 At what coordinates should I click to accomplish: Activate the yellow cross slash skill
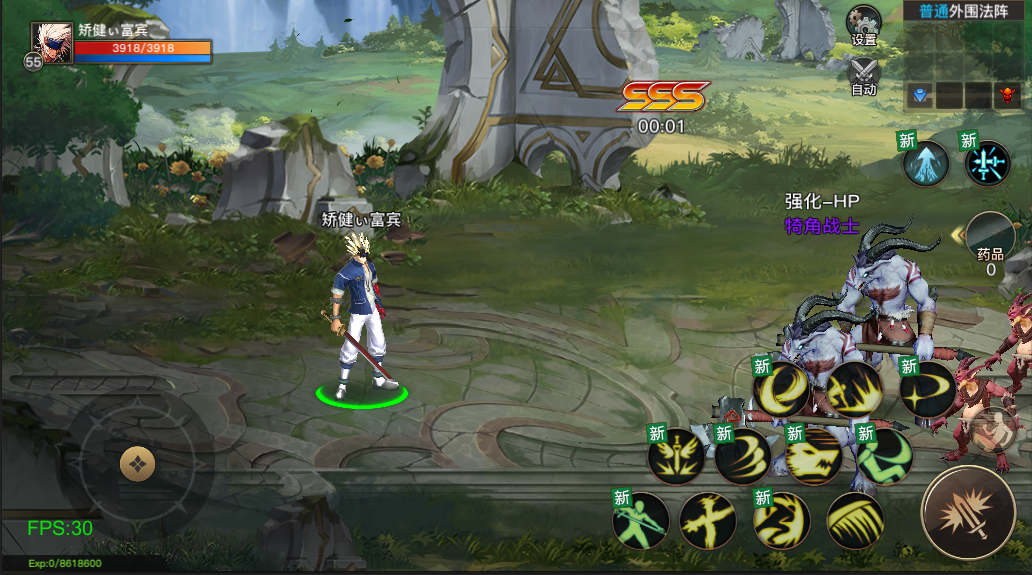pyautogui.click(x=708, y=520)
